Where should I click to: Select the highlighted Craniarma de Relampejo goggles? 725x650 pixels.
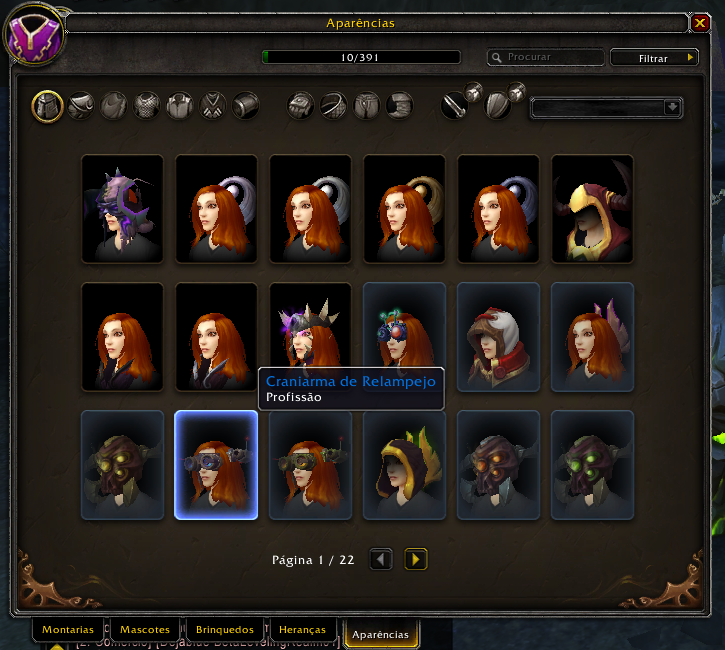(x=216, y=465)
